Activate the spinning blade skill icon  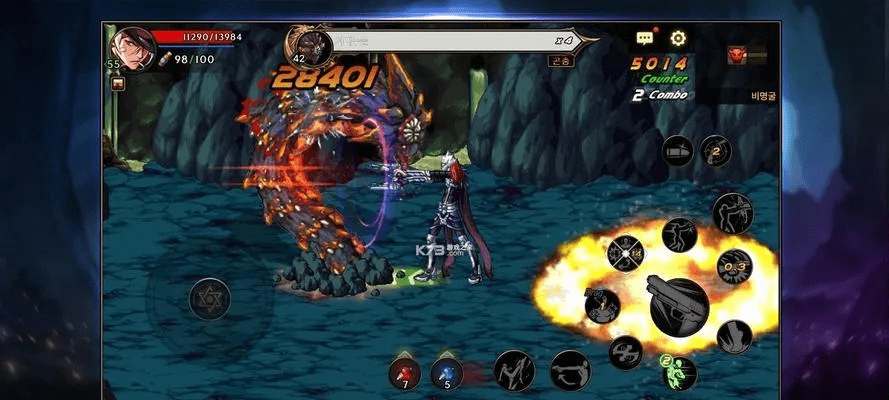(x=626, y=351)
